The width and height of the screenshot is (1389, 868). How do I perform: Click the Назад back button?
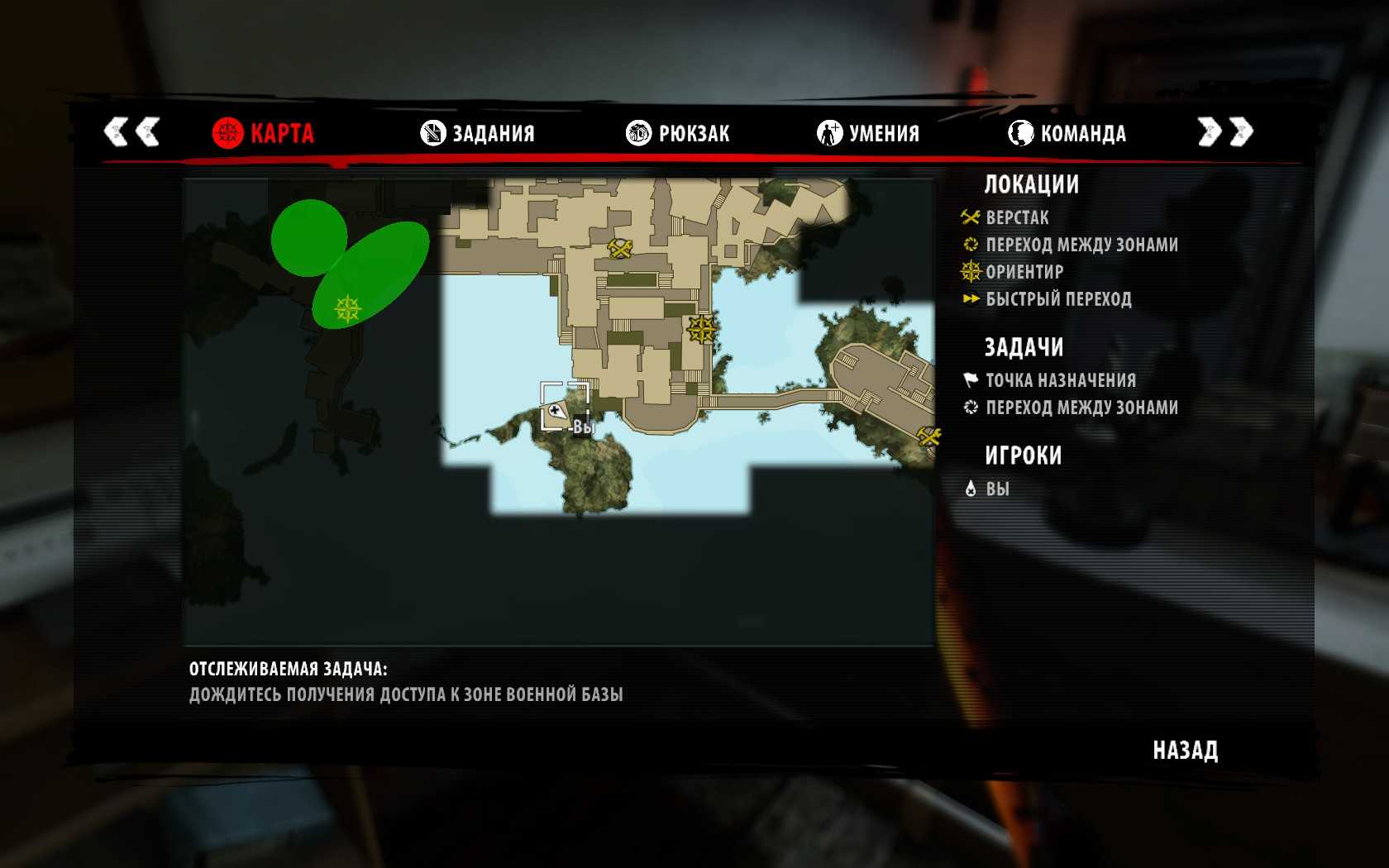pos(1185,751)
